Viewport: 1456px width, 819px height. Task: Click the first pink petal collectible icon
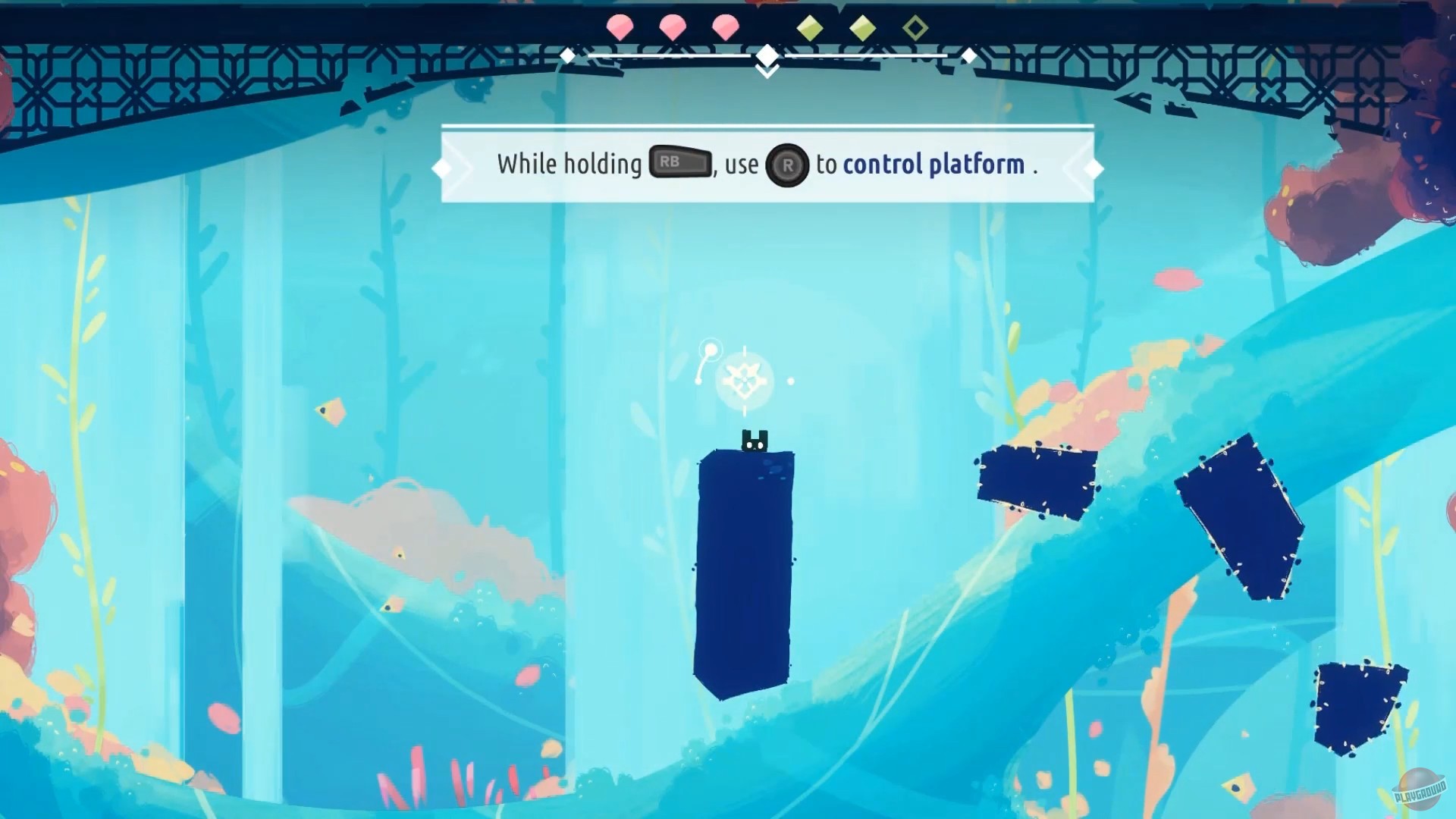coord(622,27)
